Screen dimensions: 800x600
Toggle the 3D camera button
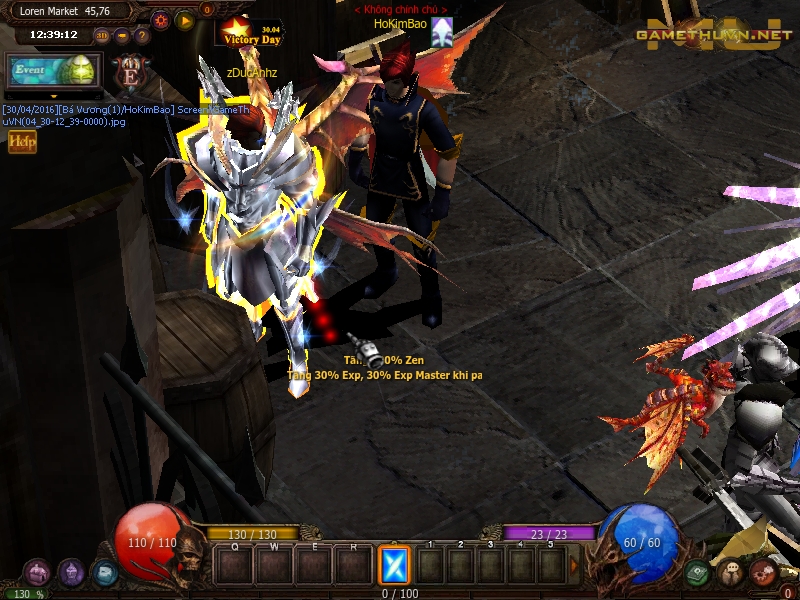[102, 36]
